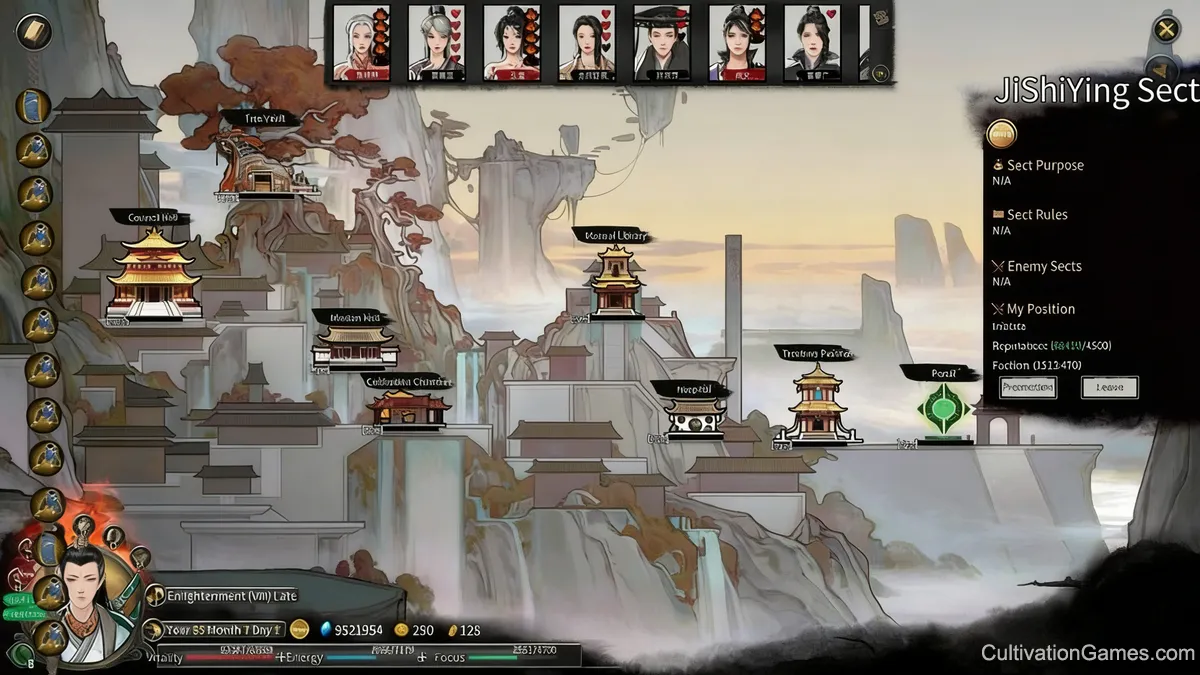
Task: Close the sect view with the X
Action: click(x=1166, y=29)
